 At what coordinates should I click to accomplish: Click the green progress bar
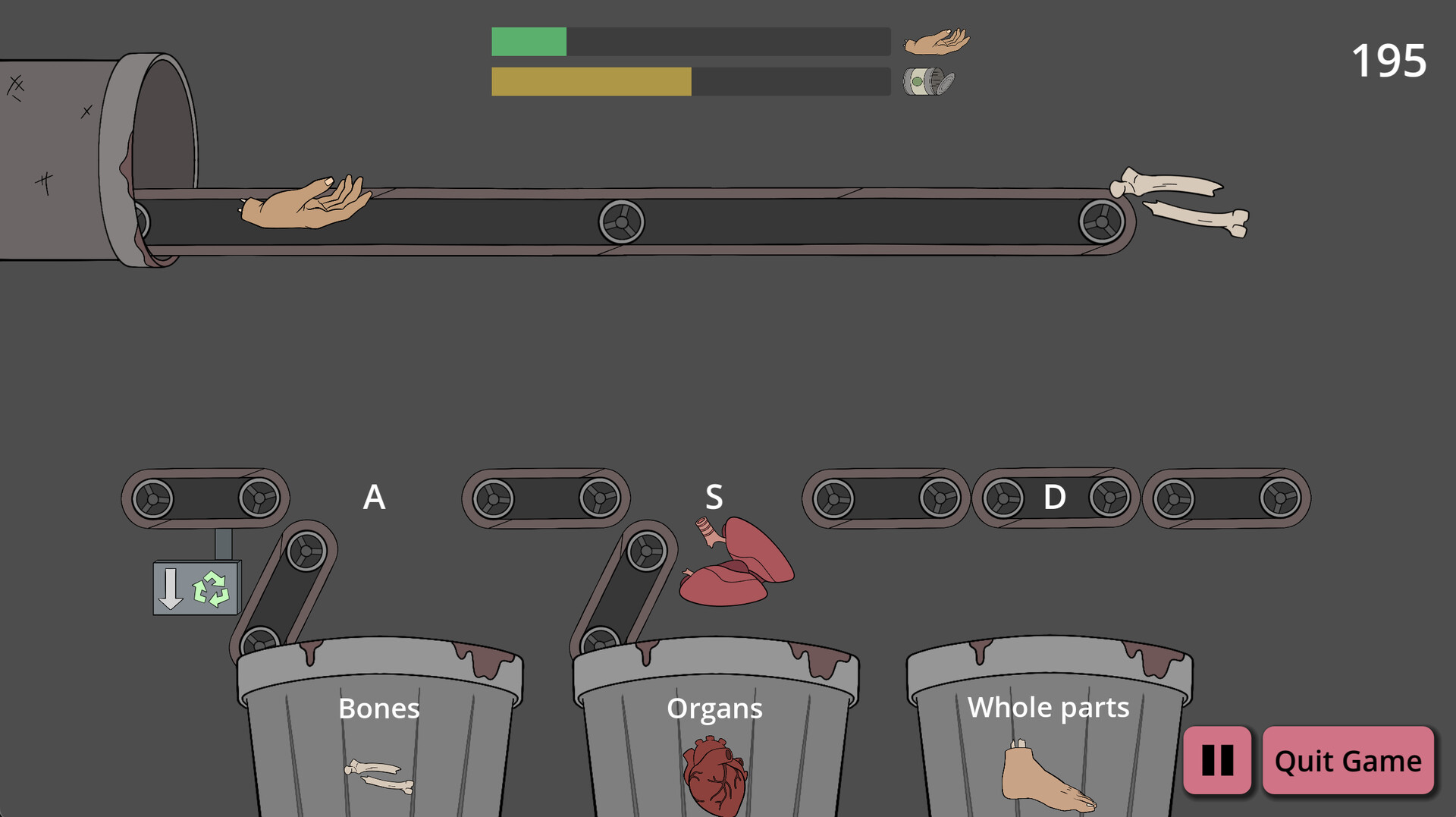529,42
